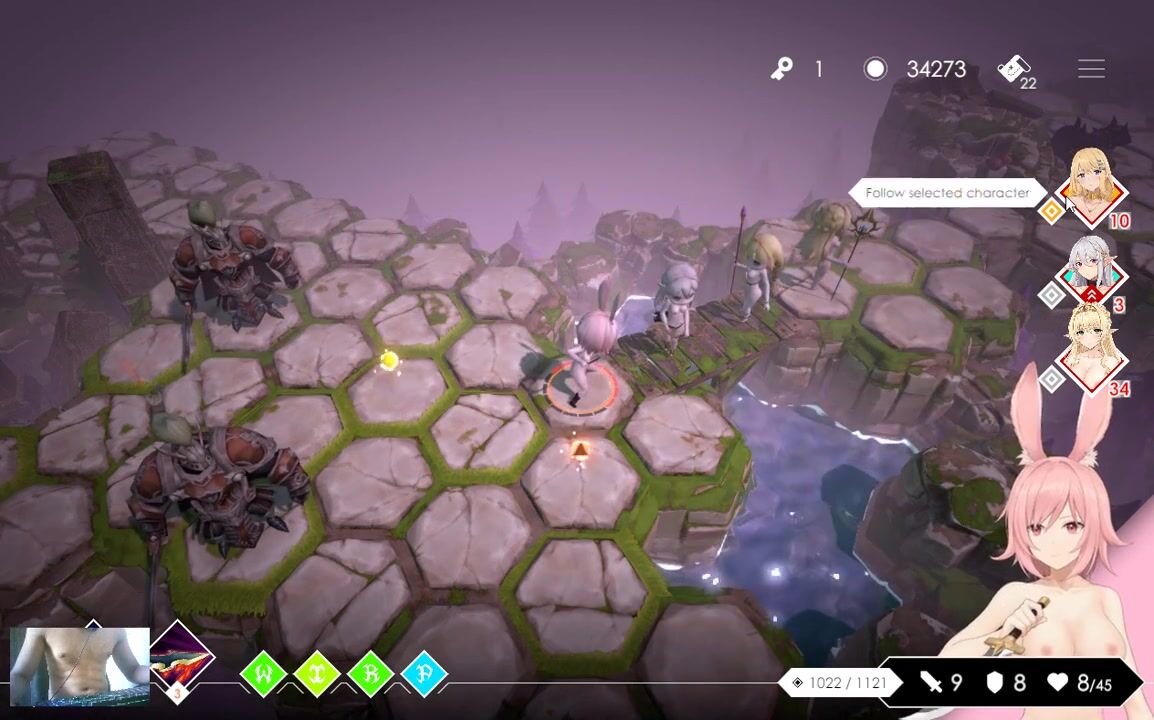Viewport: 1154px width, 720px height.
Task: Open the hamburger menu
Action: coord(1091,69)
